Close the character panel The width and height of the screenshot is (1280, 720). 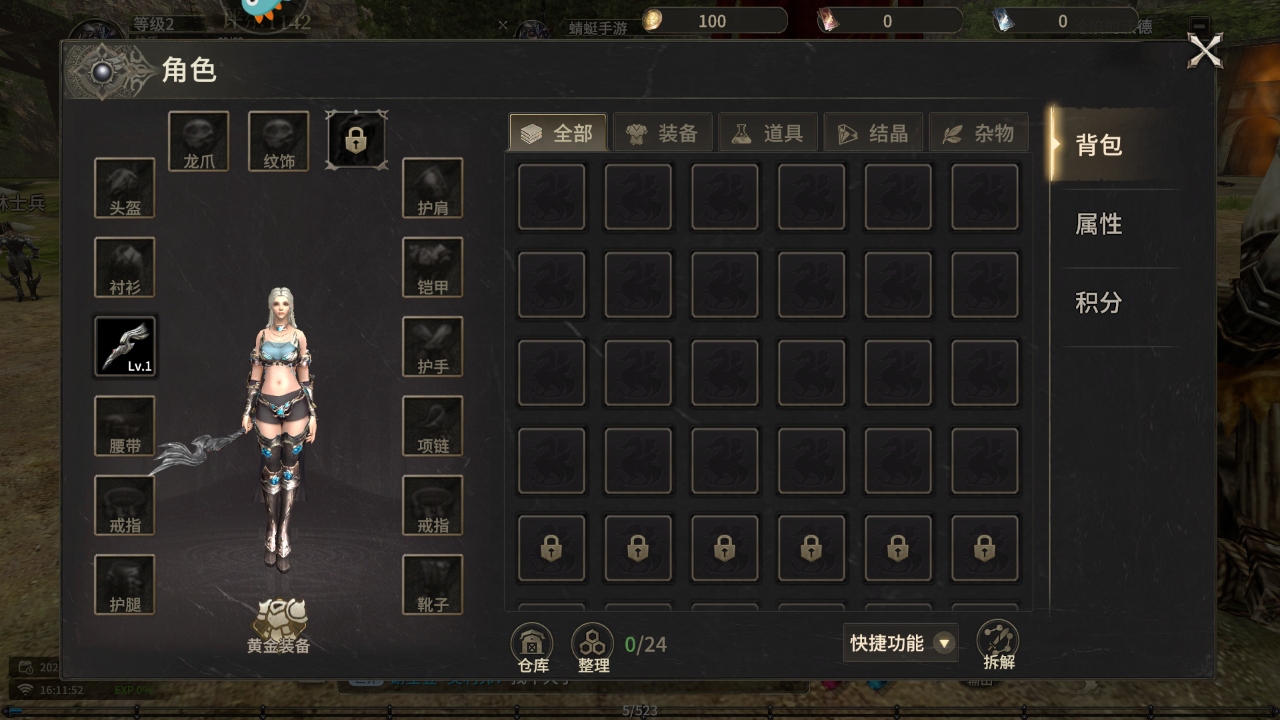[x=1204, y=50]
